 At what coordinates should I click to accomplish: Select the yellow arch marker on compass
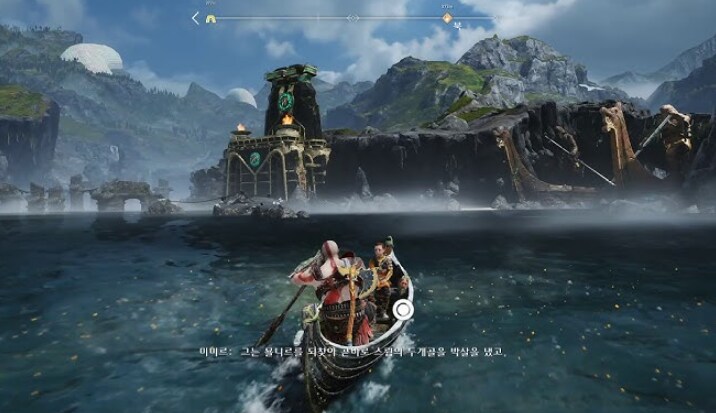coord(210,17)
